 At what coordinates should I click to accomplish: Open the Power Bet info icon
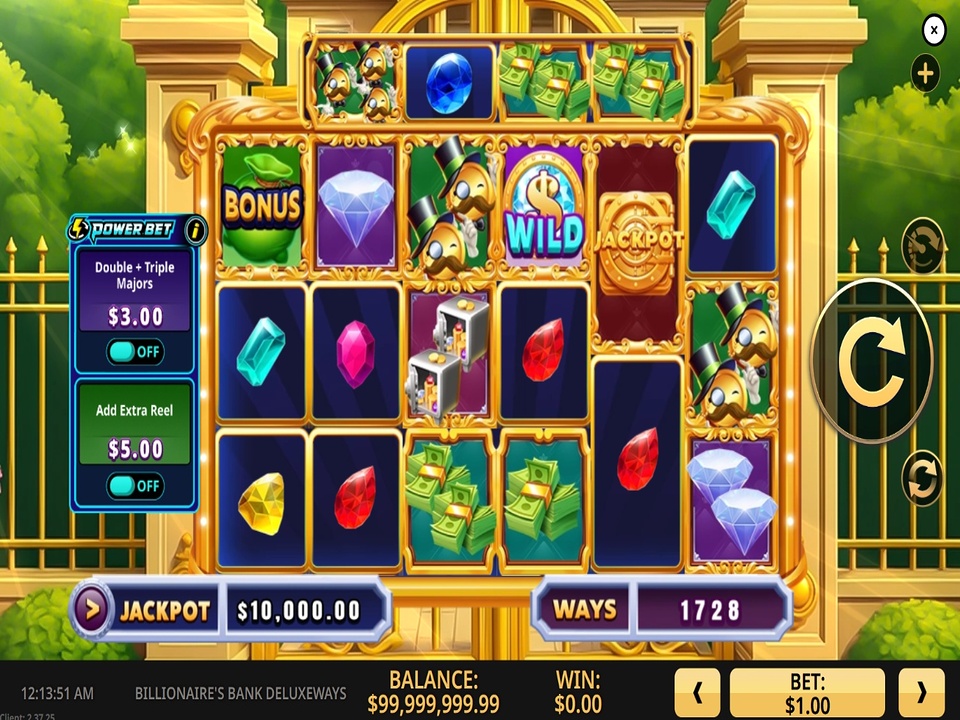pyautogui.click(x=195, y=230)
